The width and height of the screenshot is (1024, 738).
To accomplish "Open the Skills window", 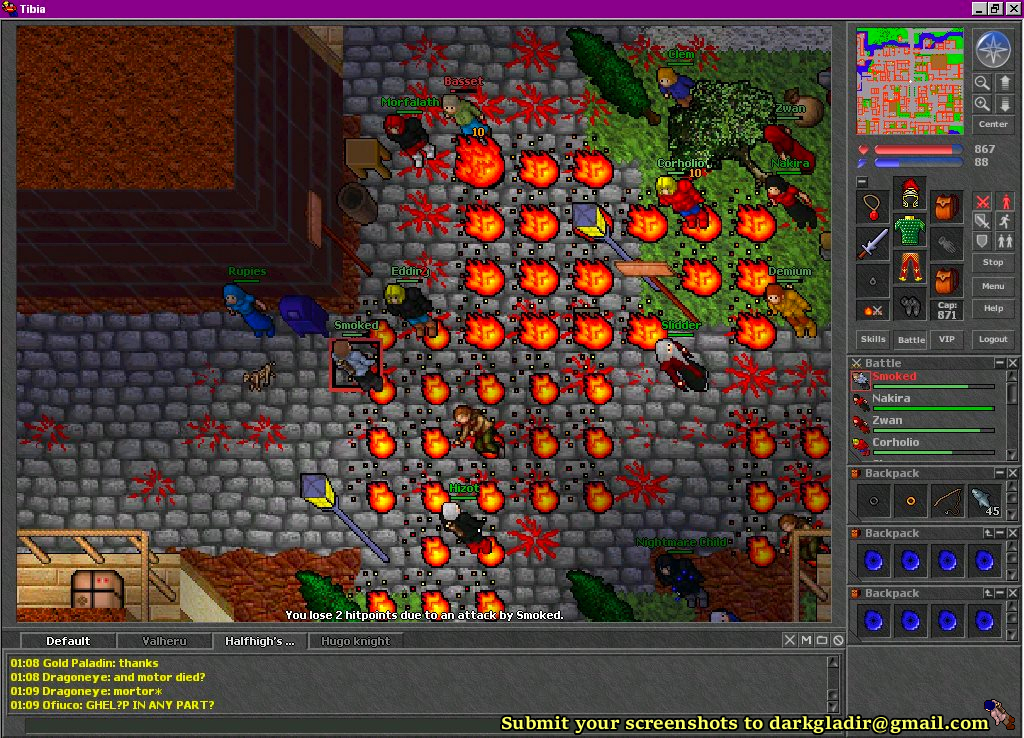I will (873, 339).
